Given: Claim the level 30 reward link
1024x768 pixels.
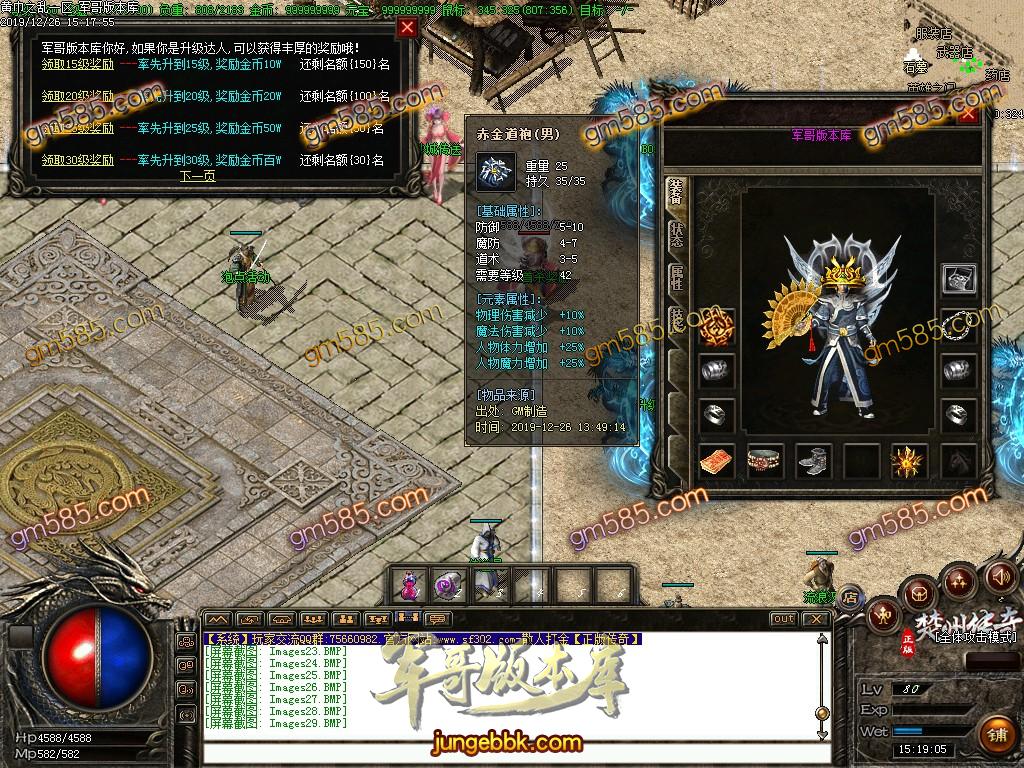Looking at the screenshot, I should tap(77, 160).
